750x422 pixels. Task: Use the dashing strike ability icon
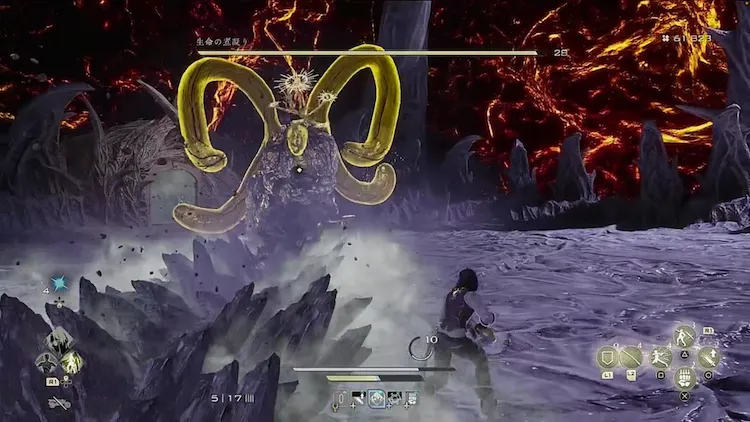pyautogui.click(x=660, y=357)
